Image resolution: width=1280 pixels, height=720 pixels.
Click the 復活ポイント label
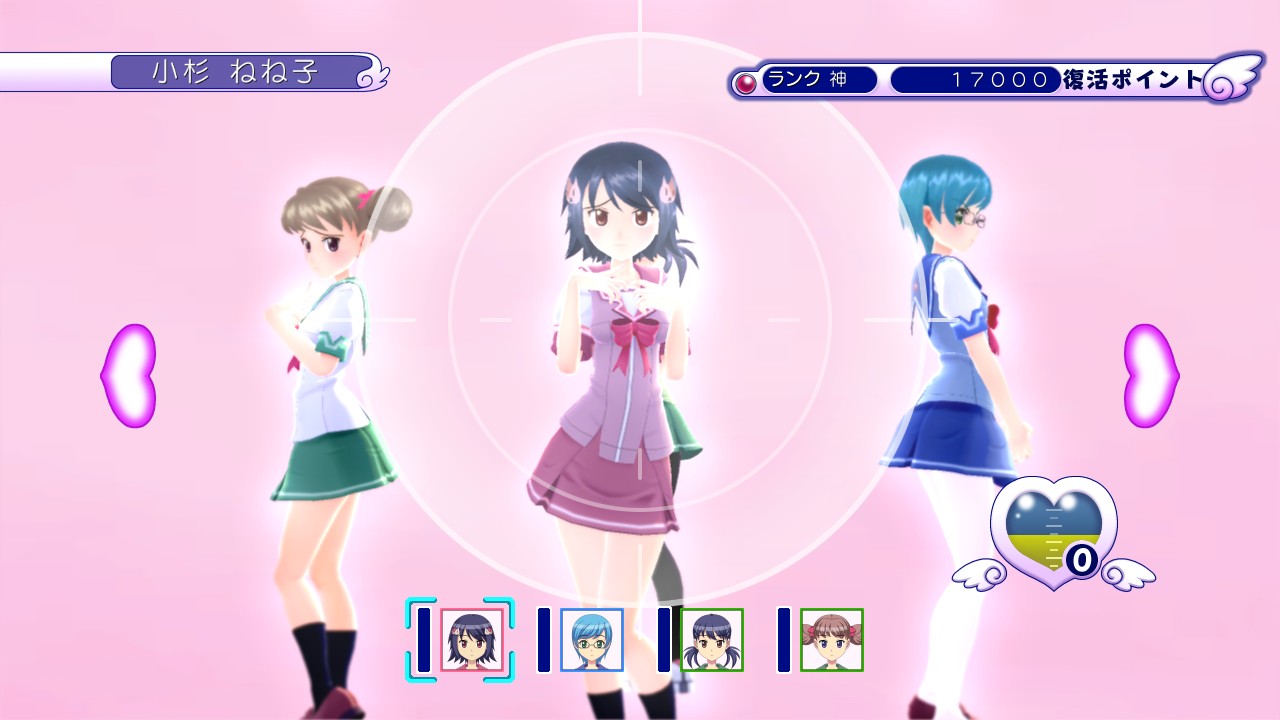click(x=1130, y=80)
